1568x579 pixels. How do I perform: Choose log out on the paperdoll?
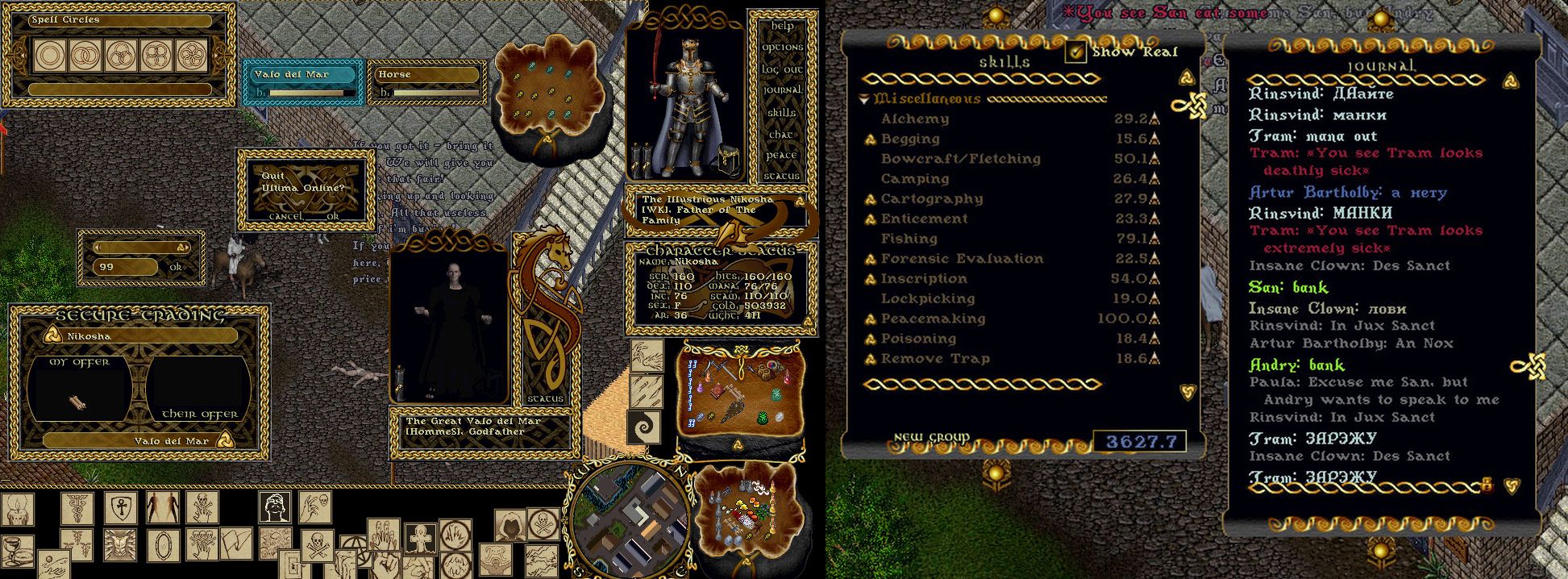pyautogui.click(x=782, y=69)
